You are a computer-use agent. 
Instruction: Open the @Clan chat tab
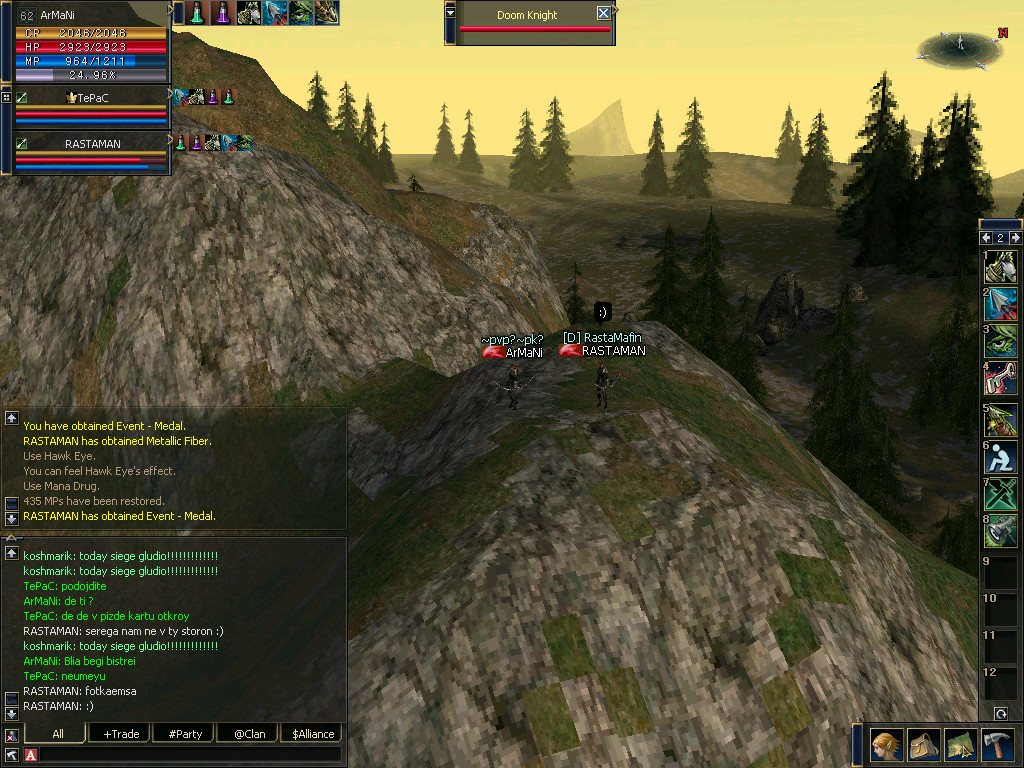tap(249, 734)
